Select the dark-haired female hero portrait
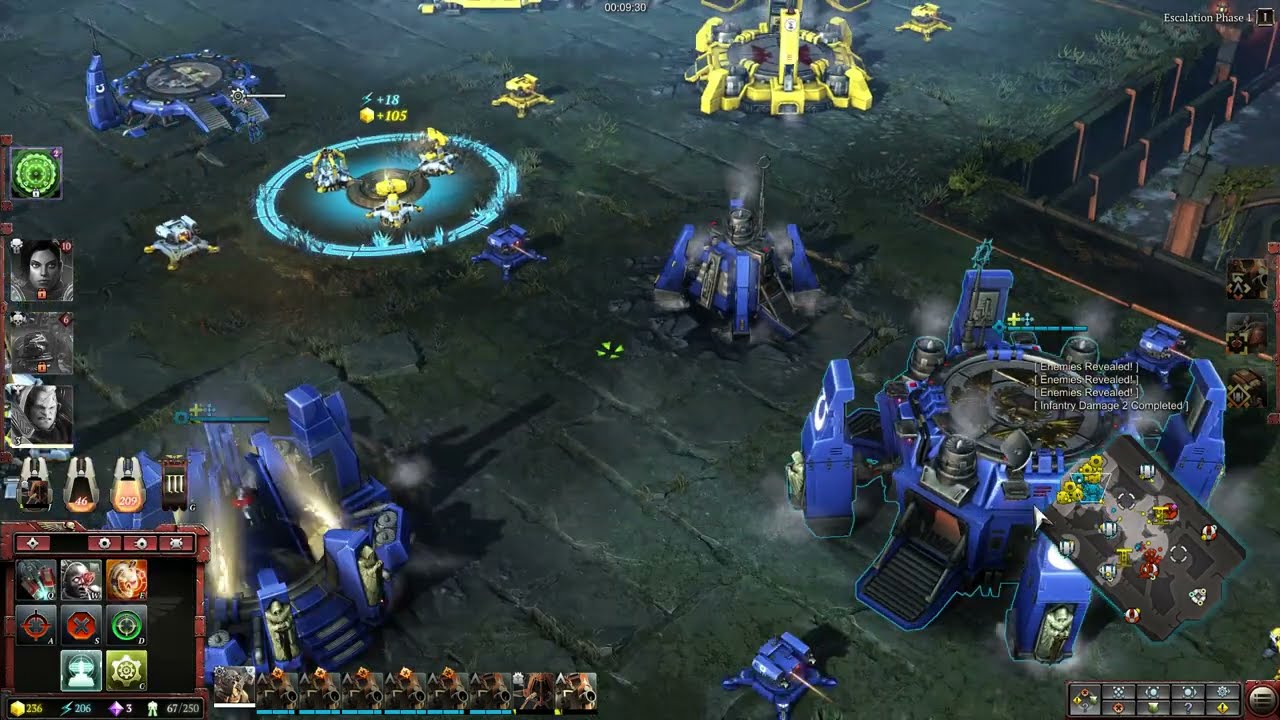 pyautogui.click(x=40, y=268)
